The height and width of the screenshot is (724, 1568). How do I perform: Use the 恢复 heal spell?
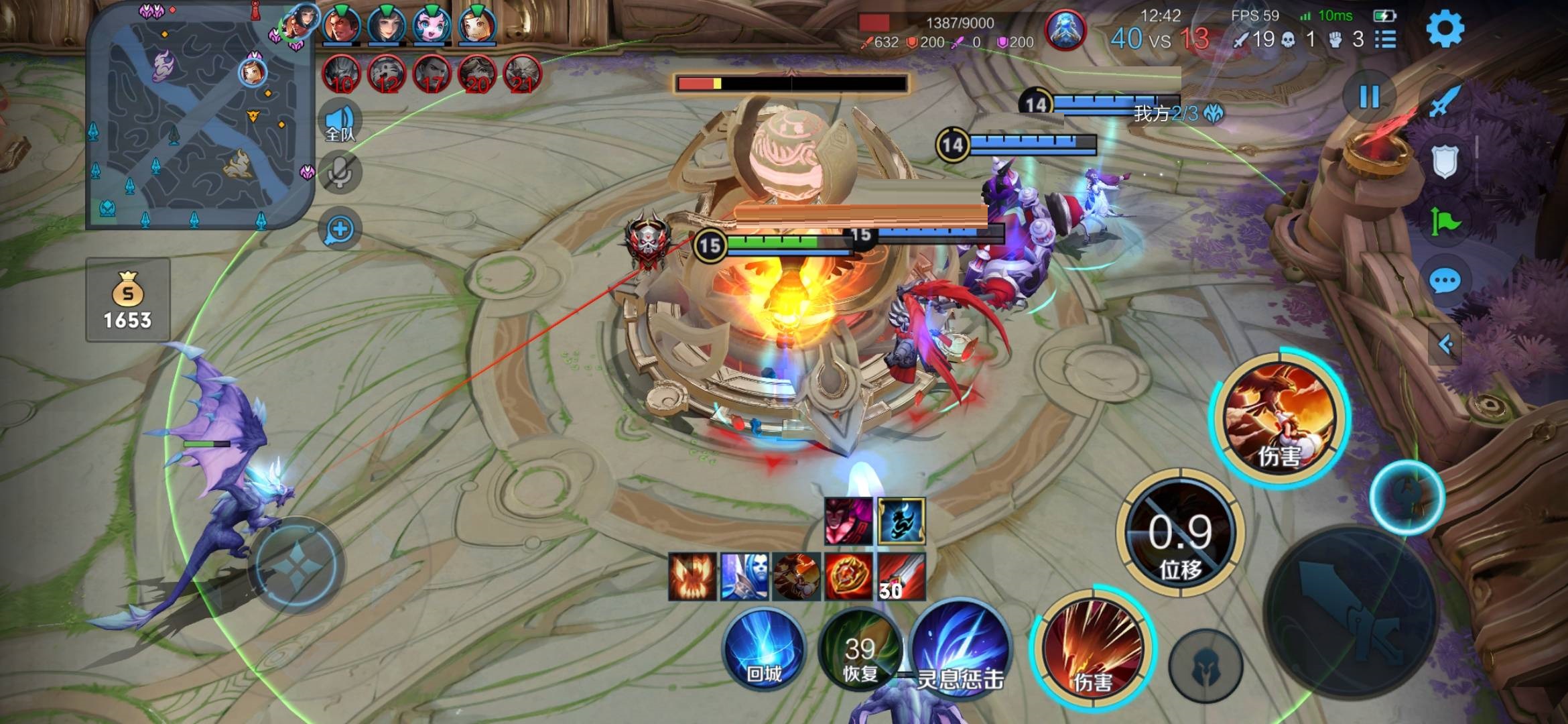pyautogui.click(x=860, y=650)
